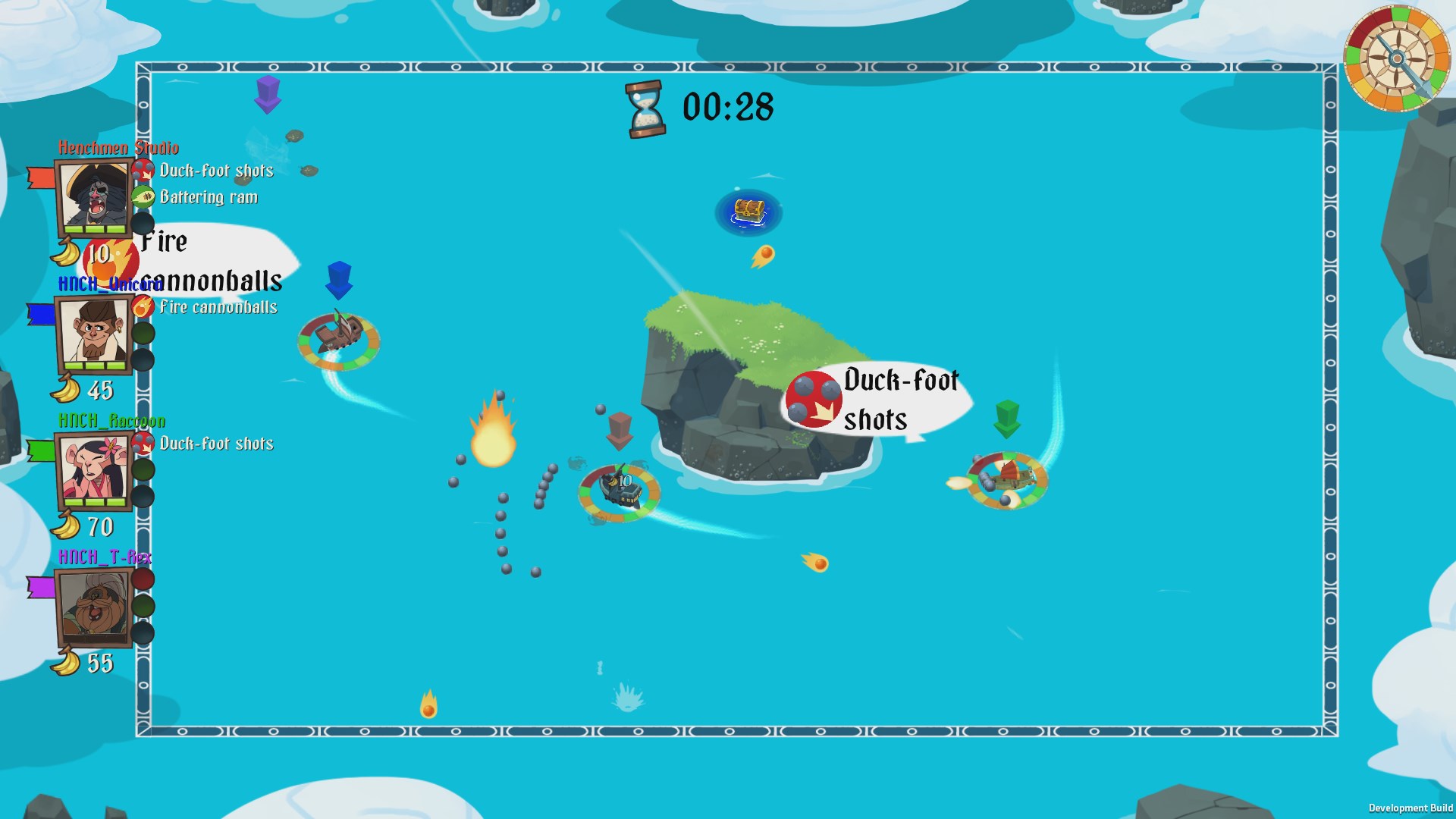The width and height of the screenshot is (1456, 819).
Task: Click the Battering ram power-up icon
Action: point(143,196)
